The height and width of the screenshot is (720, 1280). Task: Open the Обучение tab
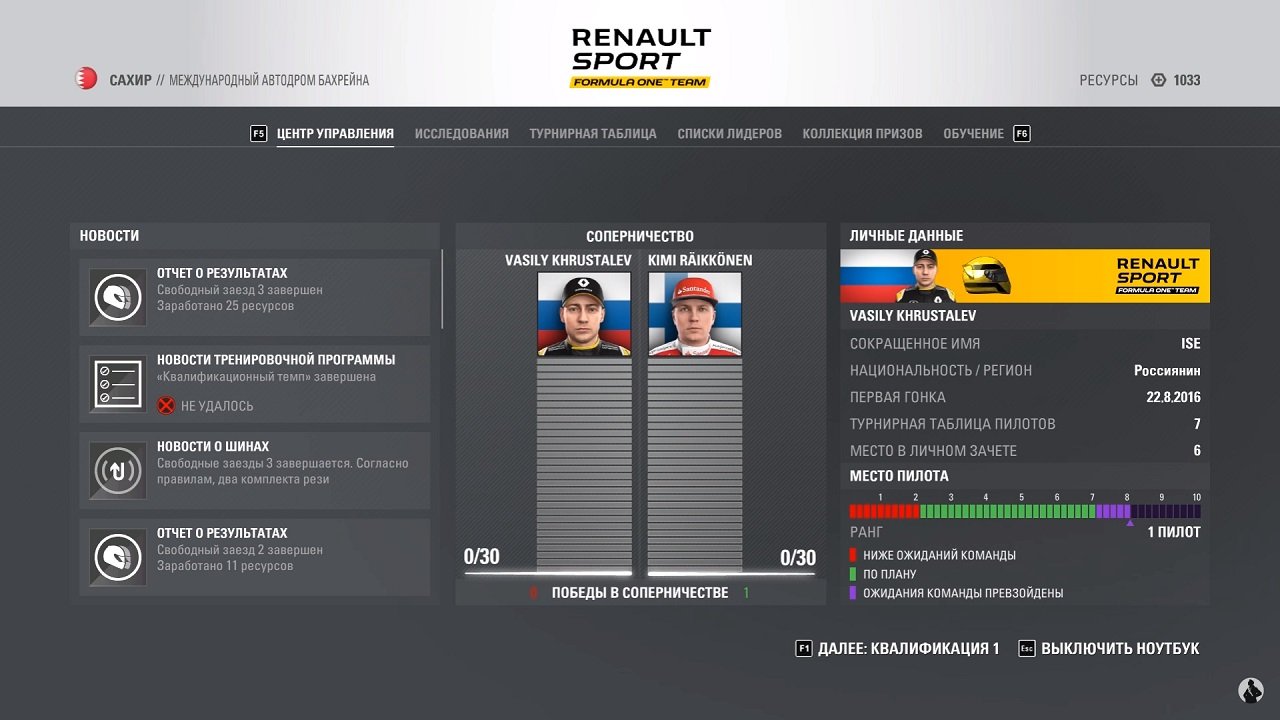[966, 133]
